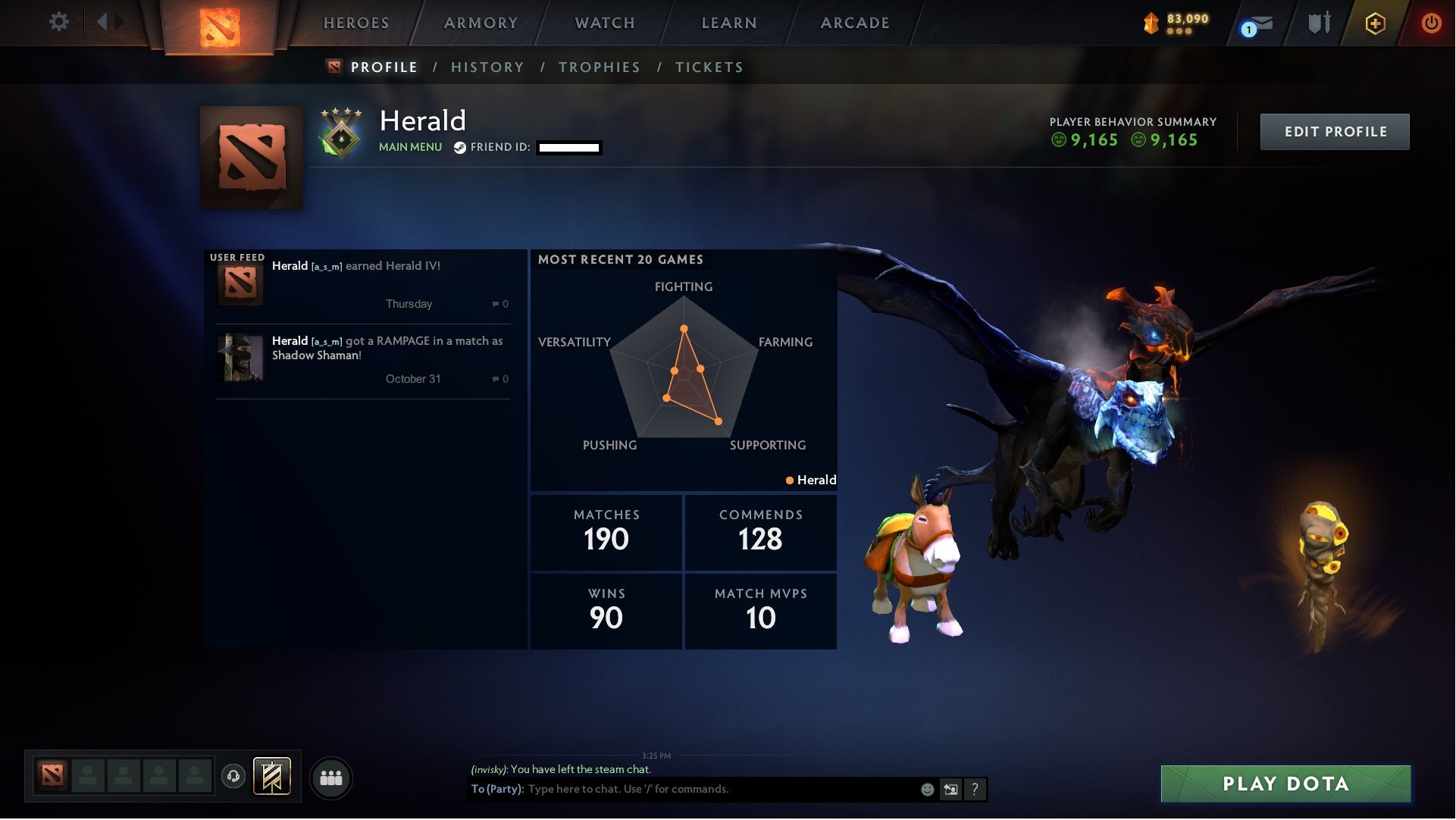The height and width of the screenshot is (820, 1456).
Task: Toggle the voice chat headset
Action: 233,776
